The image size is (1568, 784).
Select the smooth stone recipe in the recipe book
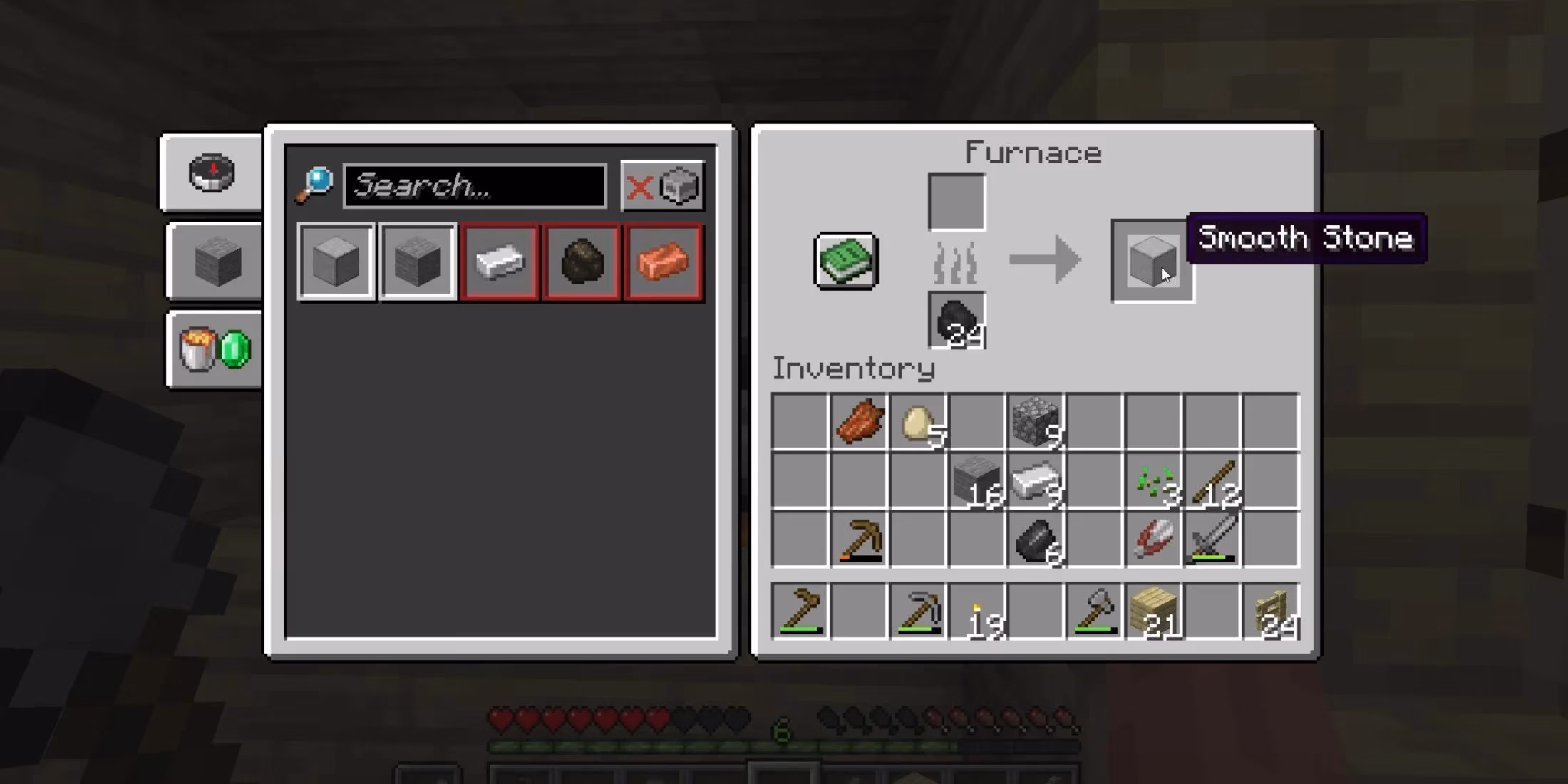tap(335, 262)
